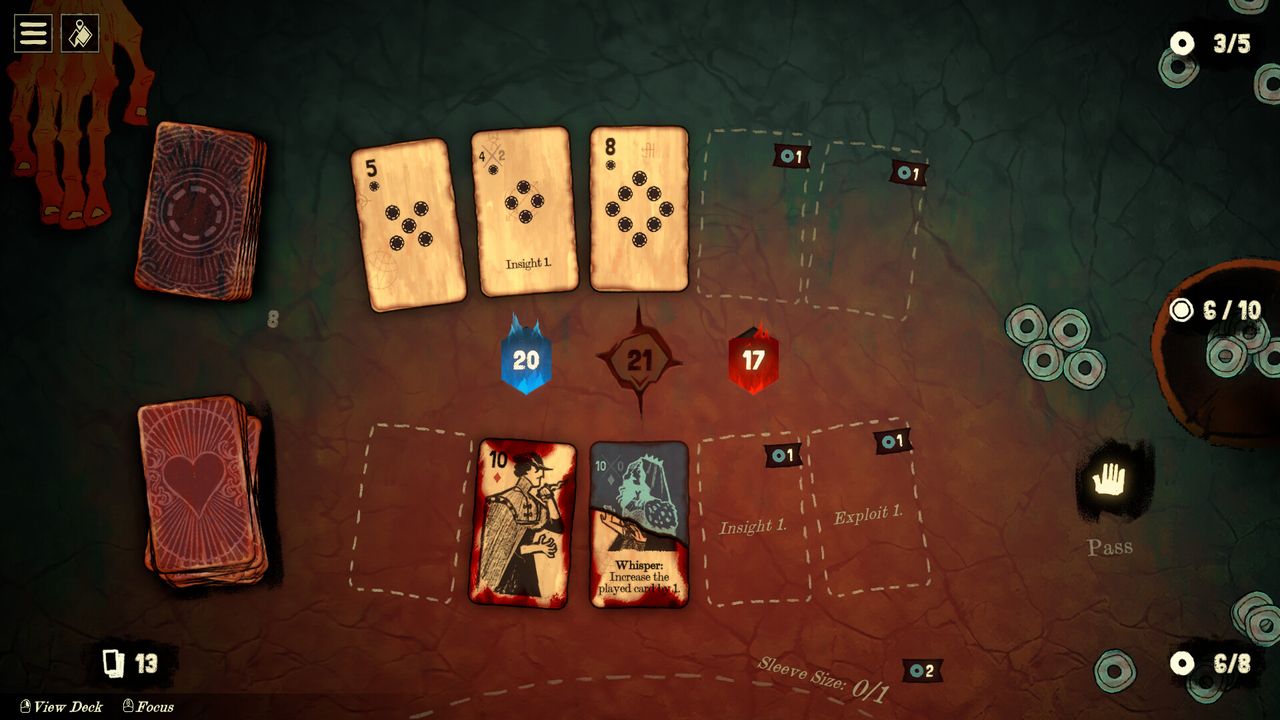Inspect the opponent's 8 chip card
Viewport: 1280px width, 720px height.
[x=639, y=208]
